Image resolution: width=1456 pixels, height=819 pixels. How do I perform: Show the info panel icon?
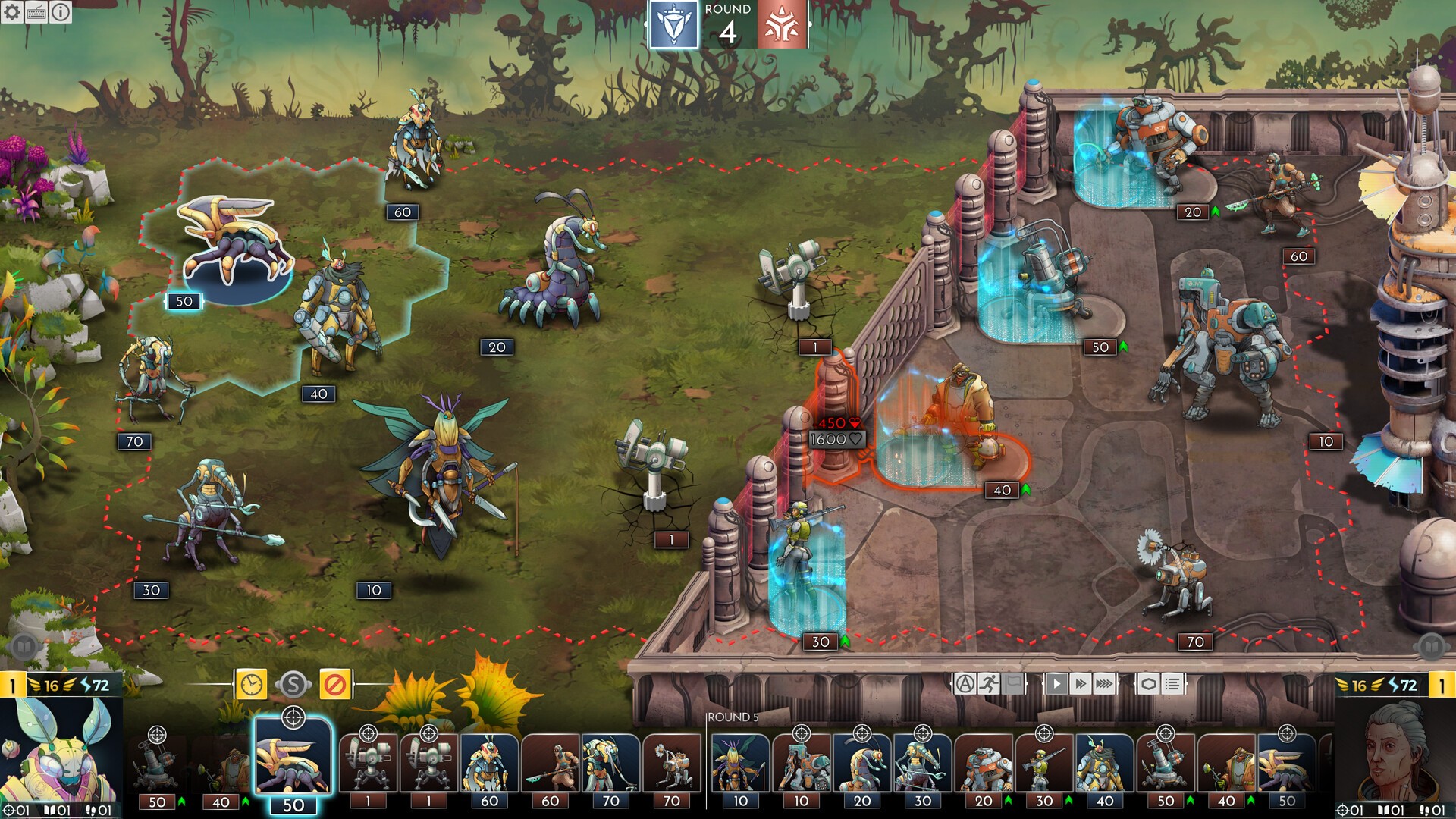pos(61,11)
